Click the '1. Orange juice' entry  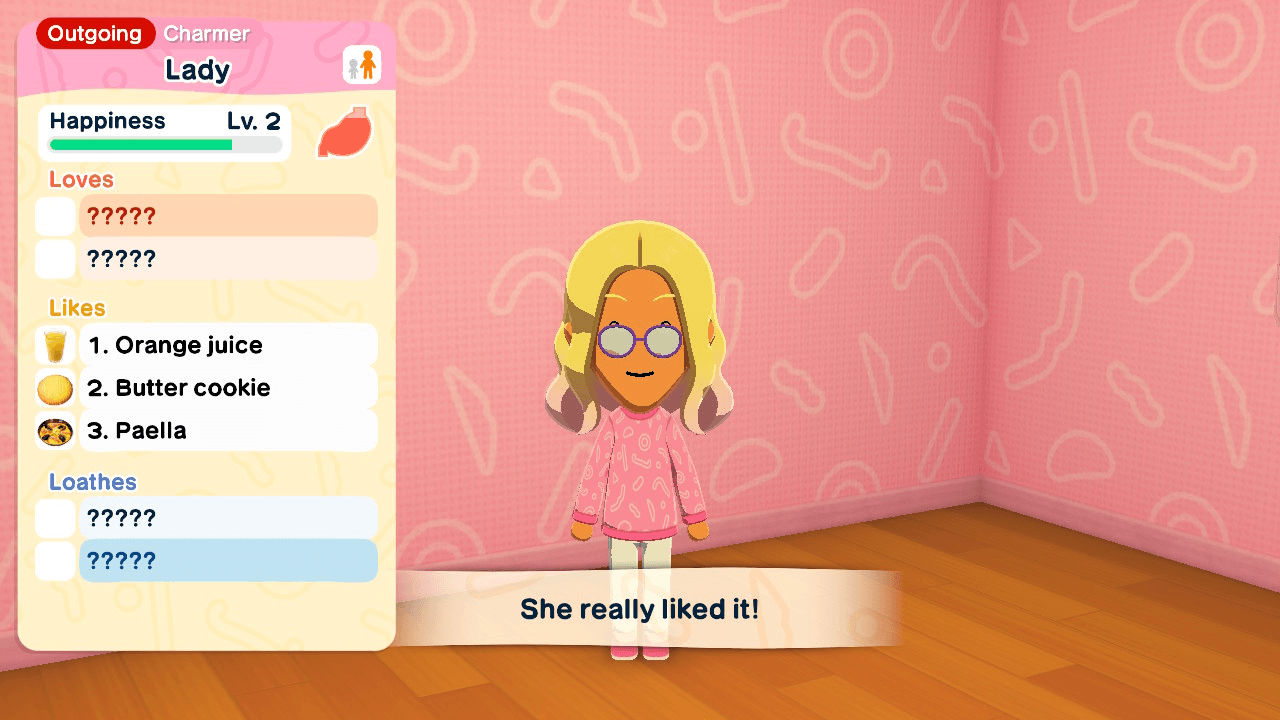click(228, 344)
